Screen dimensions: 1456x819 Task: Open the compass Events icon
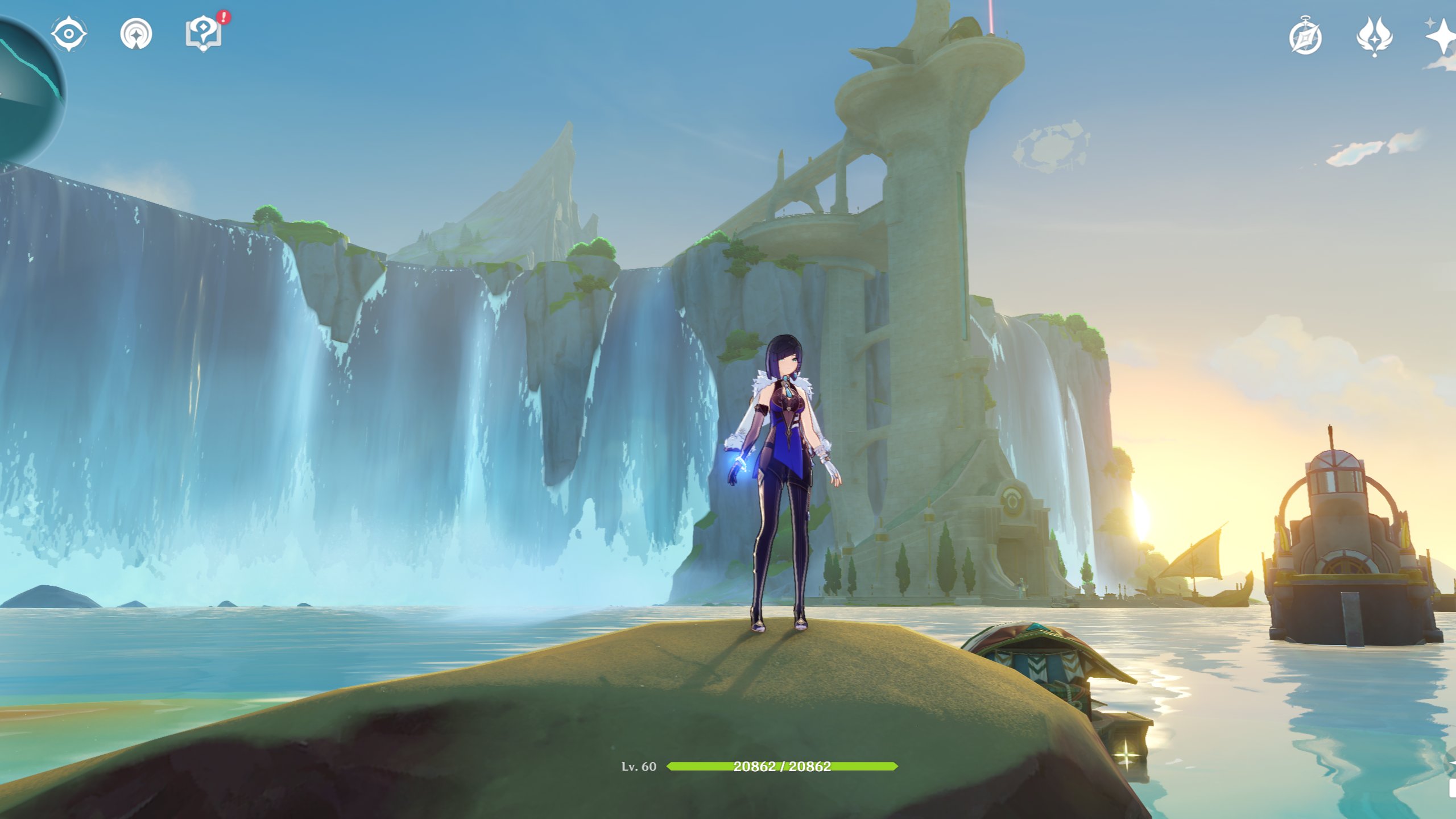click(1305, 38)
